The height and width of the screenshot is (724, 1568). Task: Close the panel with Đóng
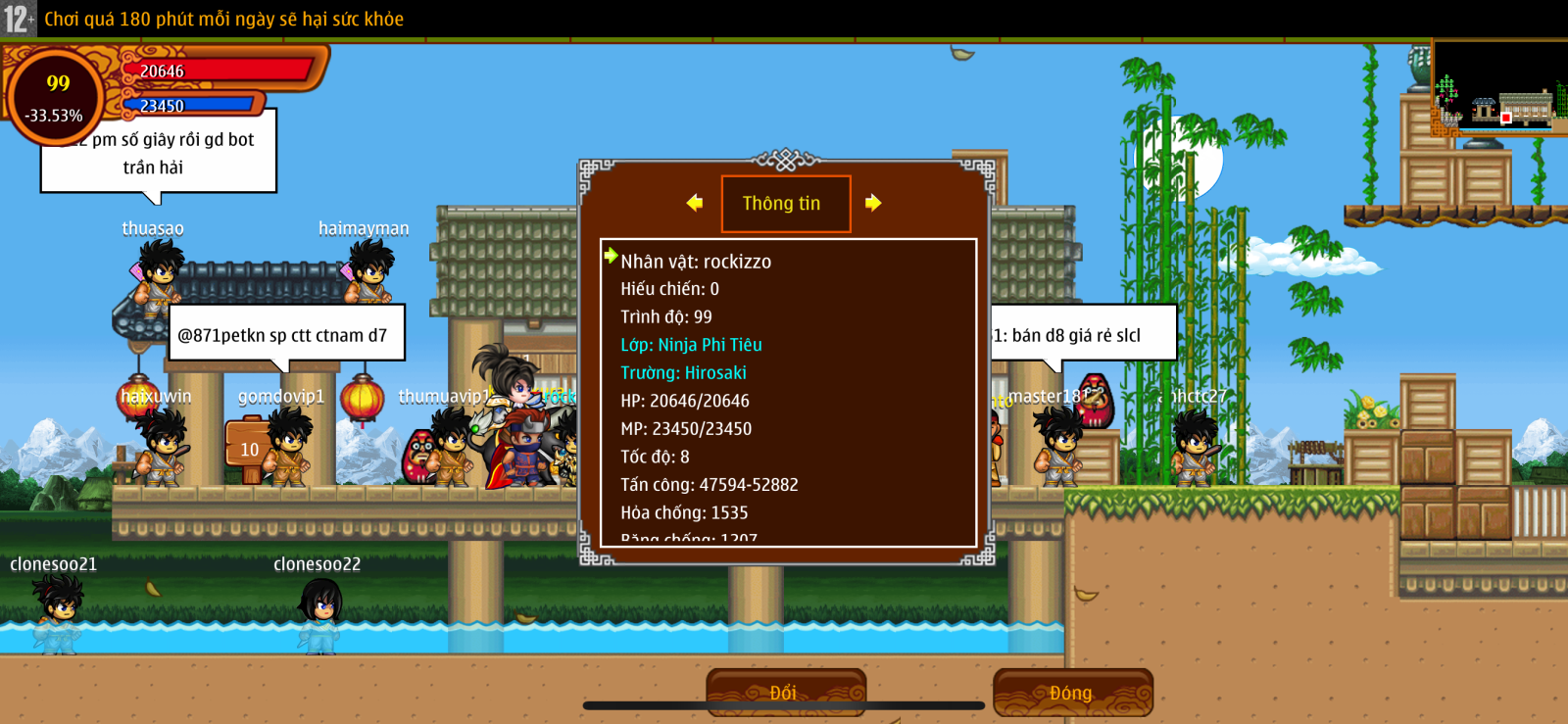click(1071, 693)
